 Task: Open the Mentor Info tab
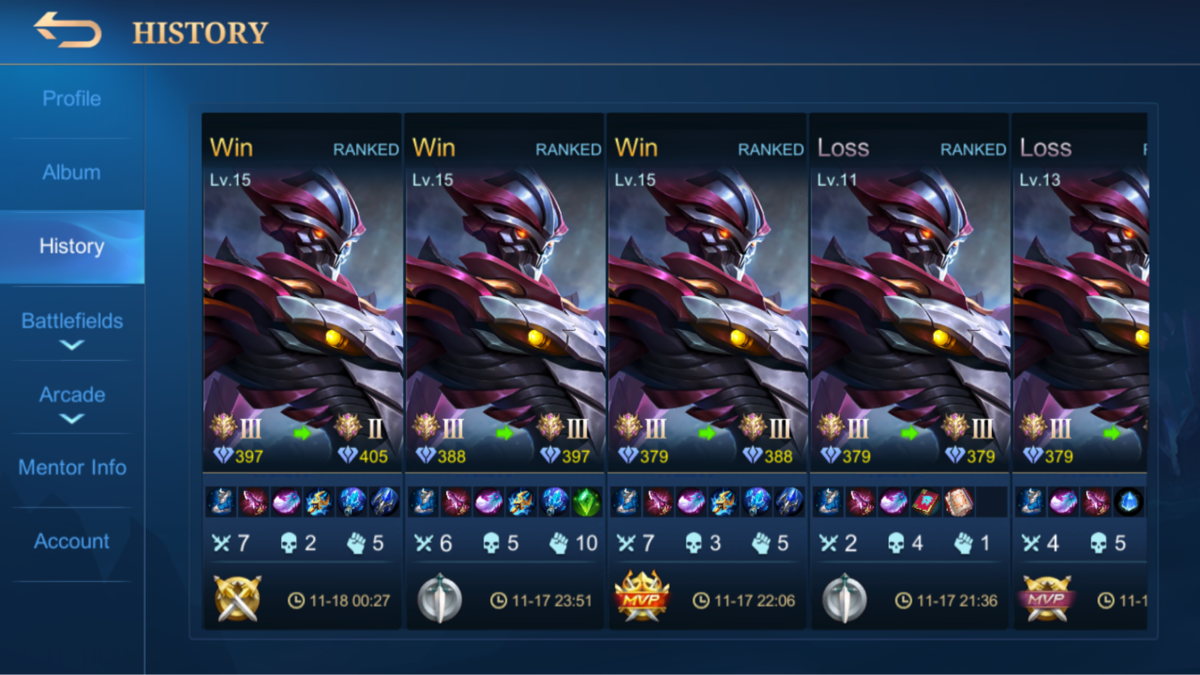72,467
